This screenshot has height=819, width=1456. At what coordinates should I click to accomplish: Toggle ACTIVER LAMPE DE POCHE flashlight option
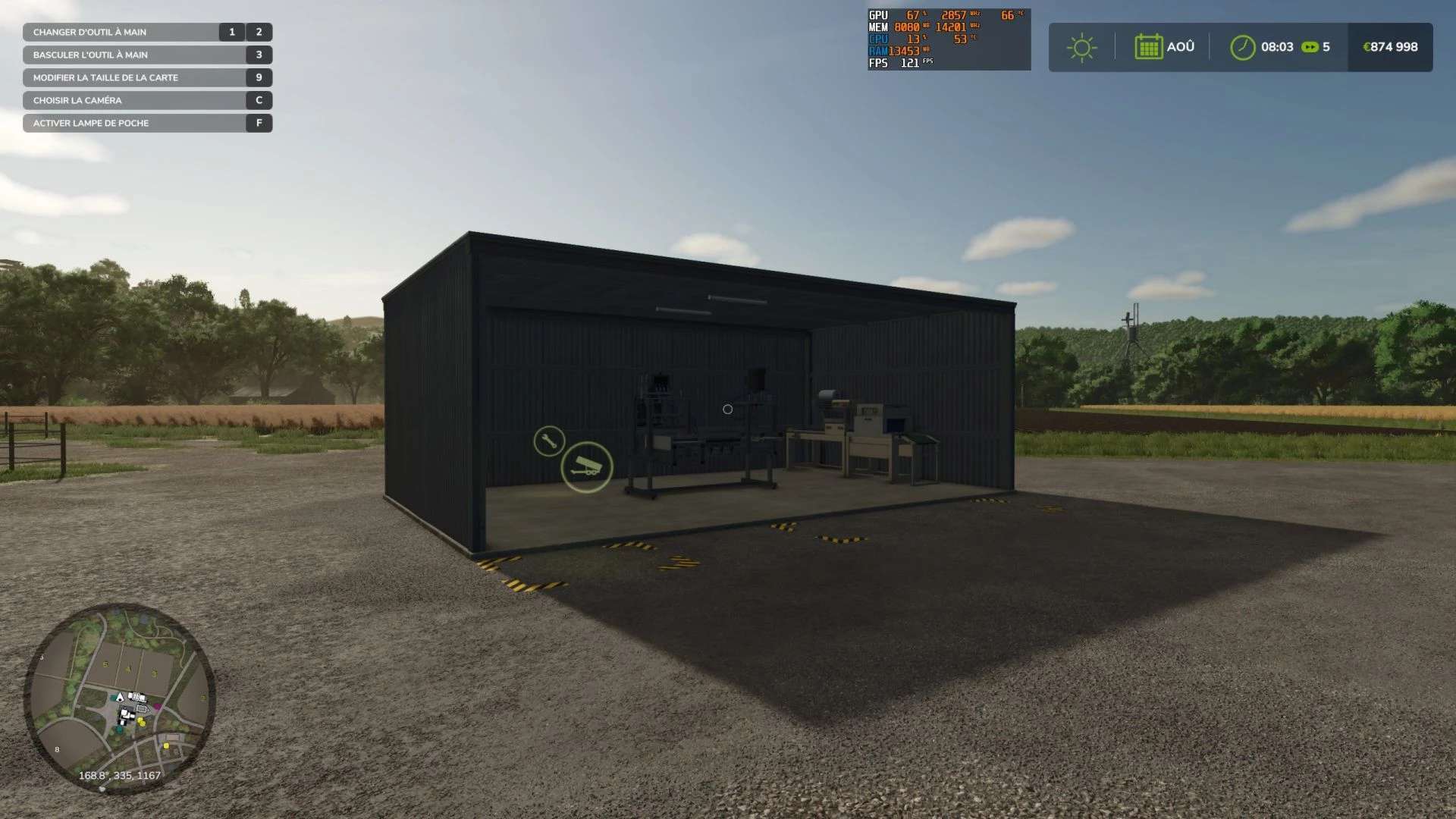tap(91, 122)
